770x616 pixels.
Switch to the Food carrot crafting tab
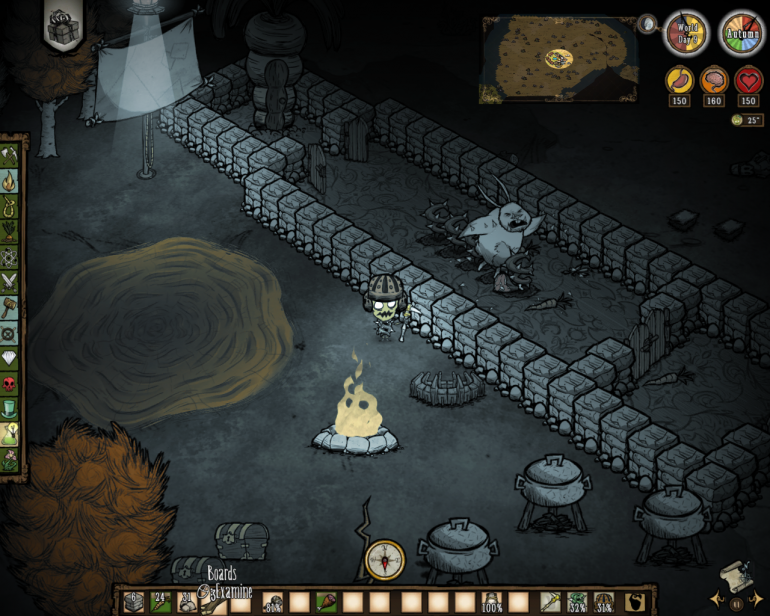point(11,231)
